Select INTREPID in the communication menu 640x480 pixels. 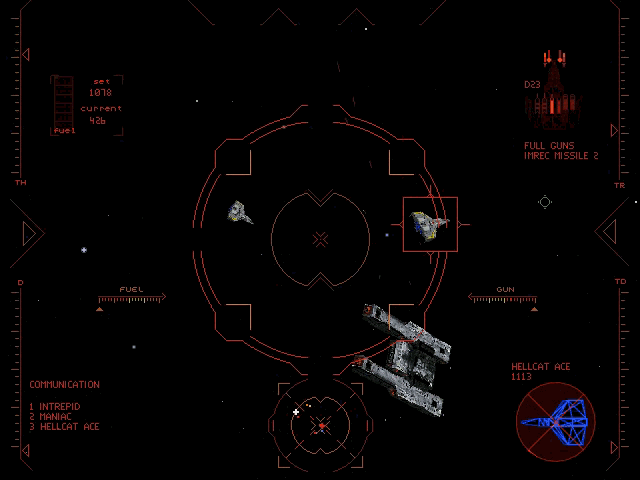point(58,406)
